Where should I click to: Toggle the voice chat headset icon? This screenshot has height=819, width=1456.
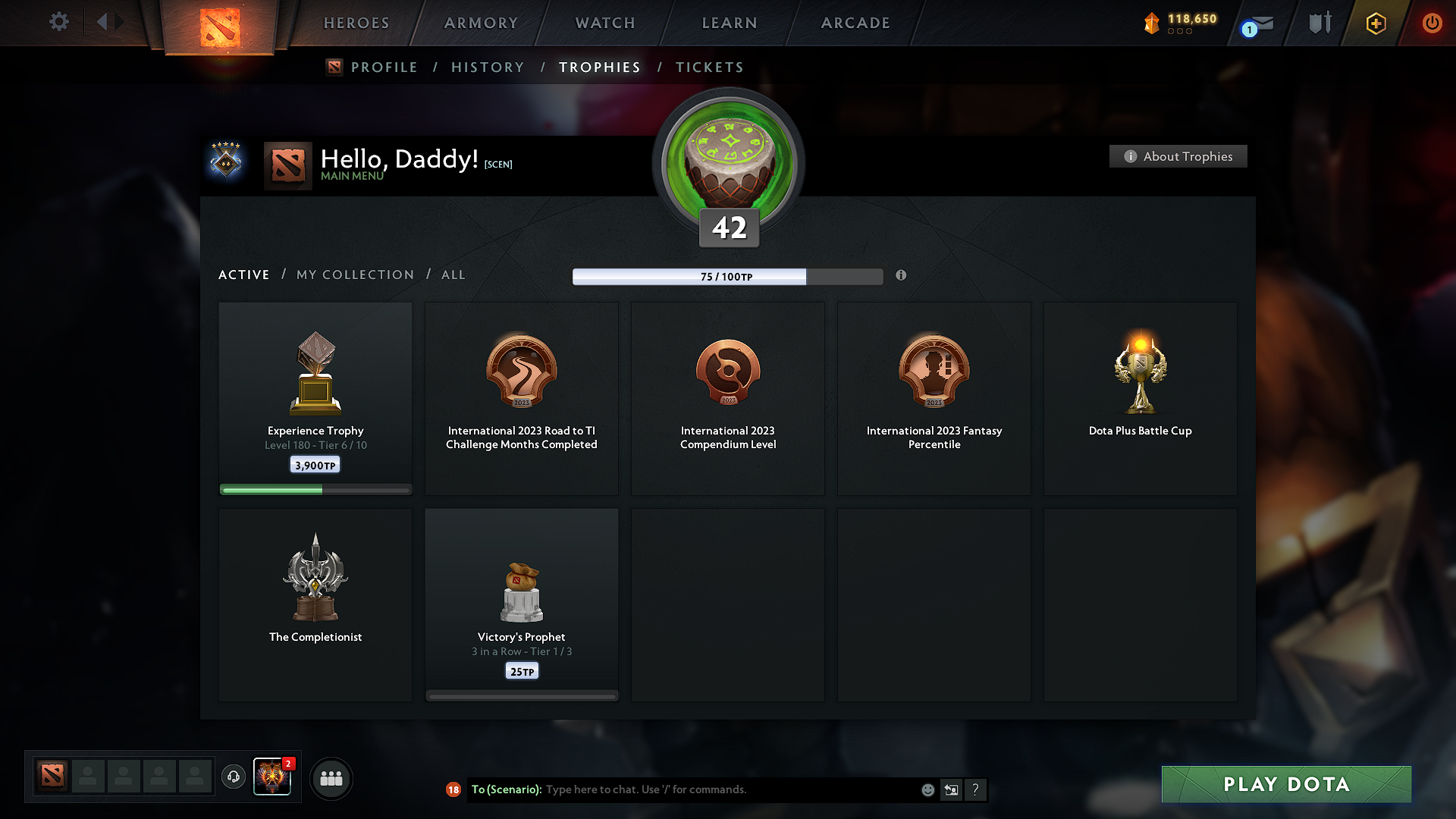click(x=234, y=778)
